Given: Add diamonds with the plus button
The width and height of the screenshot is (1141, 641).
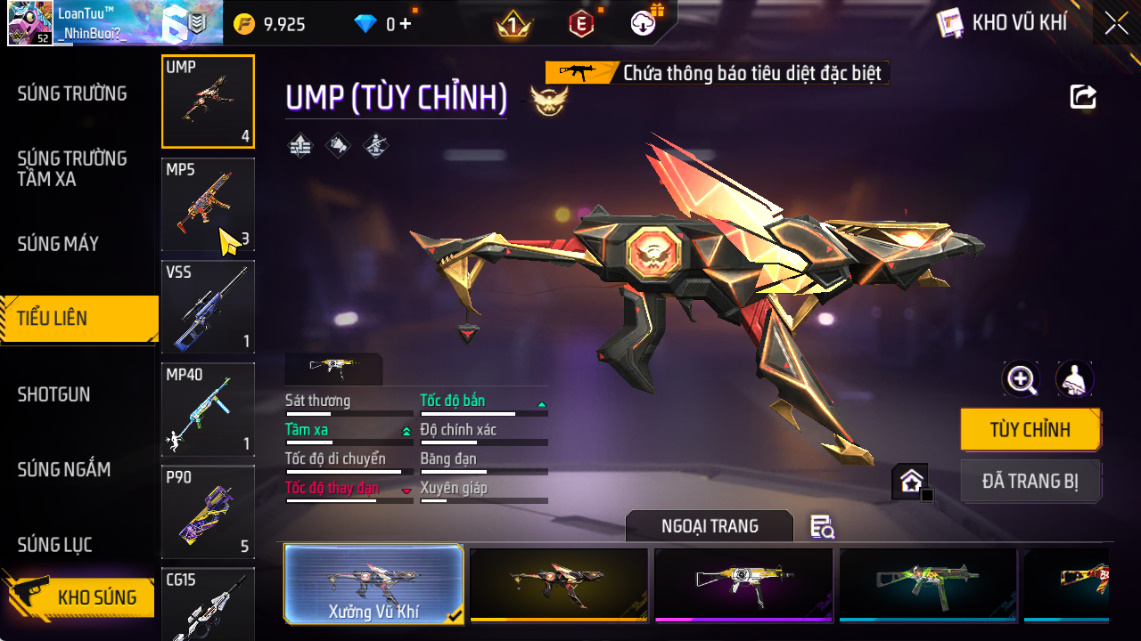Looking at the screenshot, I should tap(405, 24).
